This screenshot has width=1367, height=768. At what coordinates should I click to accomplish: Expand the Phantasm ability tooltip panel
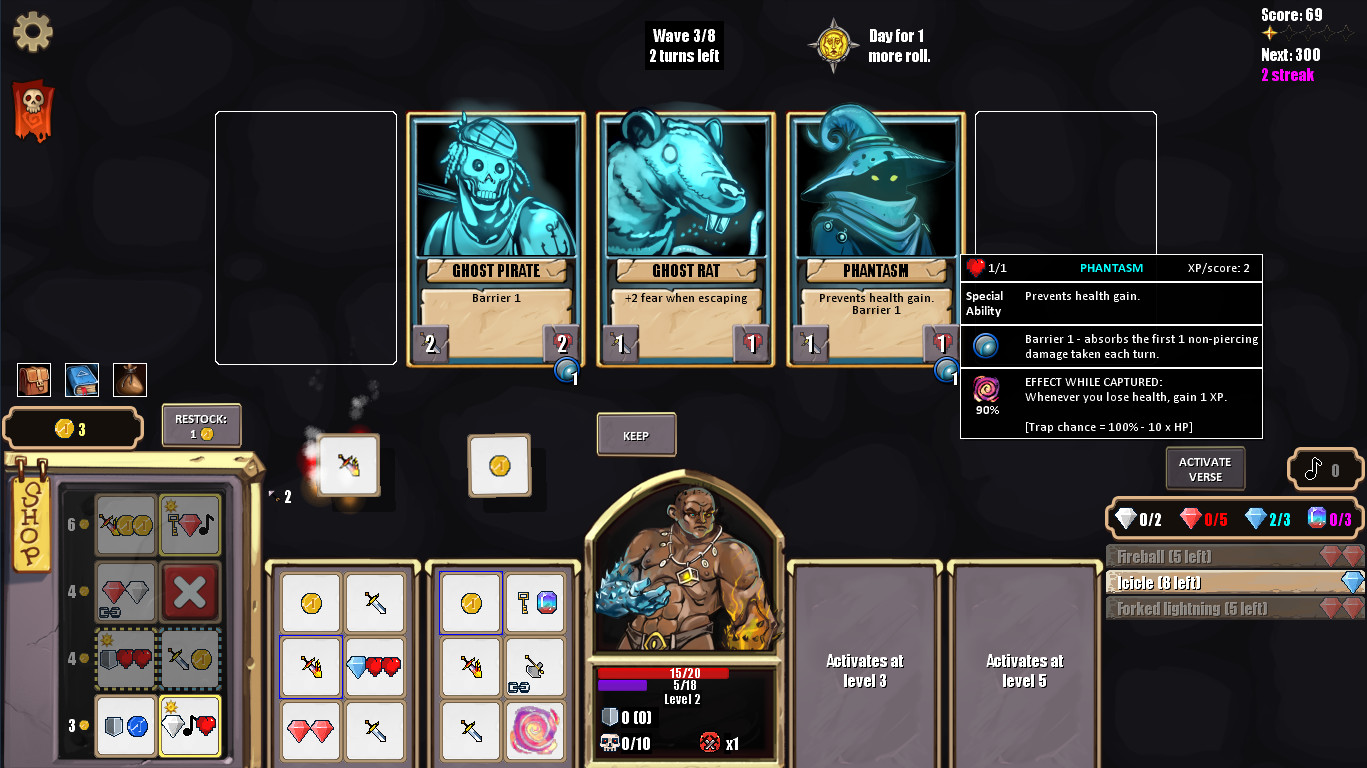point(1110,267)
